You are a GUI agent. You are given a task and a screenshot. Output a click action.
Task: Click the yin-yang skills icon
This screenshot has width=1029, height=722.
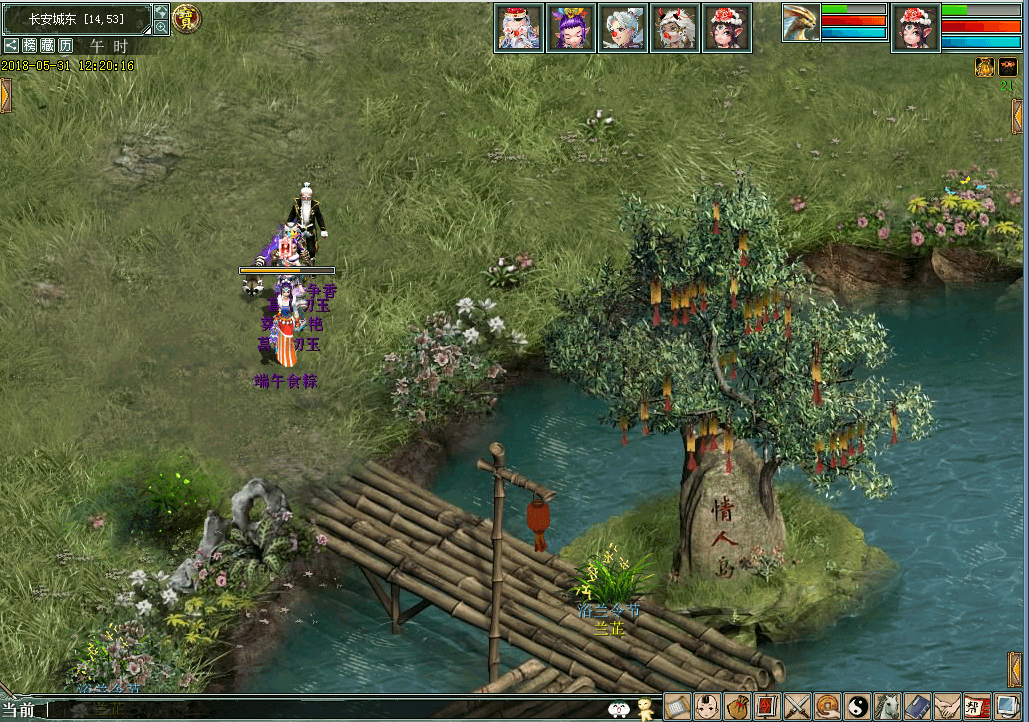tap(858, 707)
